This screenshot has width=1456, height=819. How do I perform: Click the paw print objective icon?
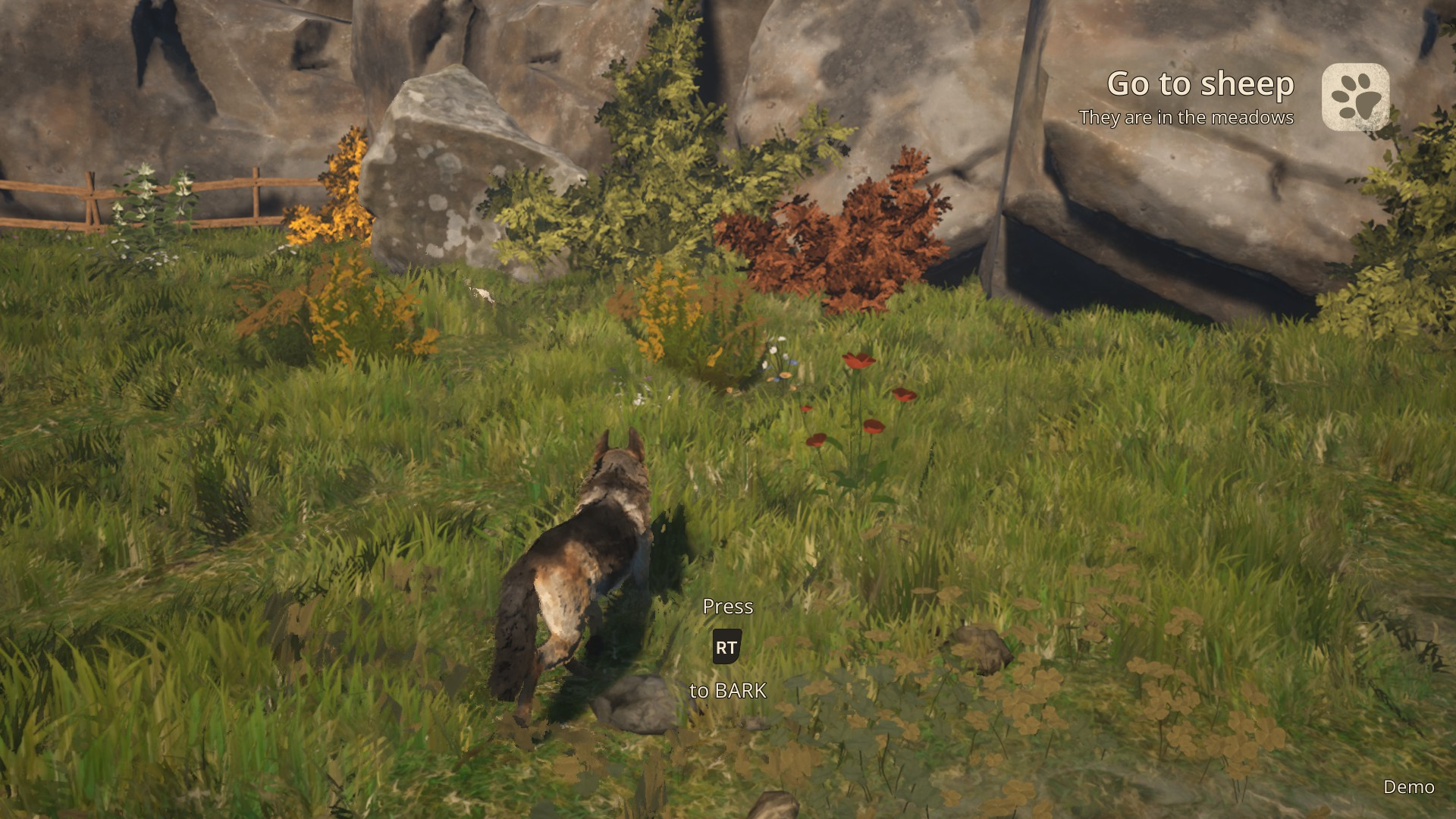click(x=1355, y=97)
